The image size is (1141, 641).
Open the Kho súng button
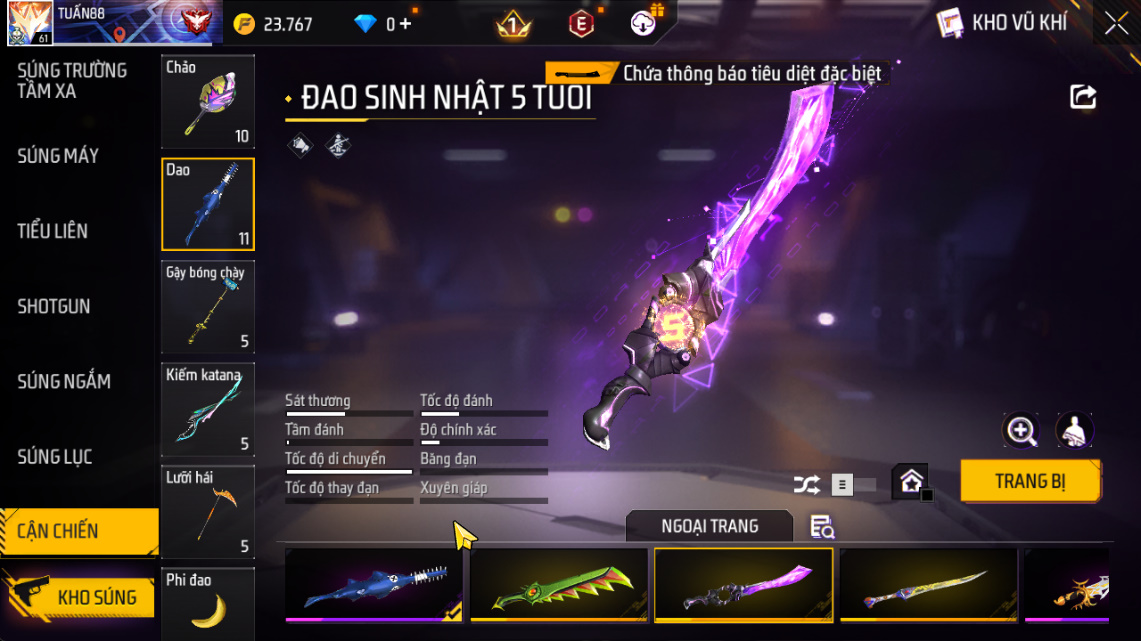coord(80,597)
